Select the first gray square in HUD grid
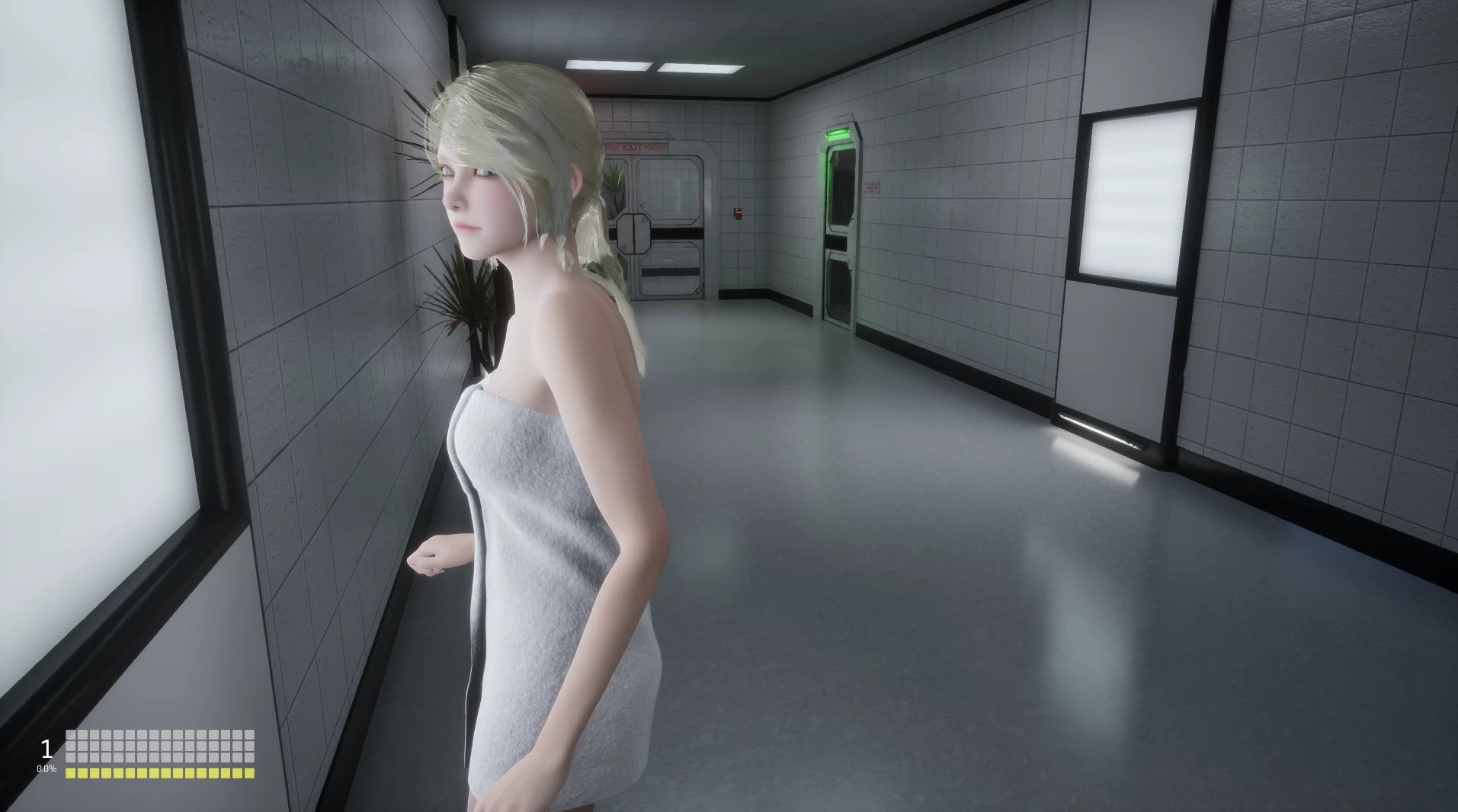This screenshot has height=812, width=1458. [x=71, y=734]
